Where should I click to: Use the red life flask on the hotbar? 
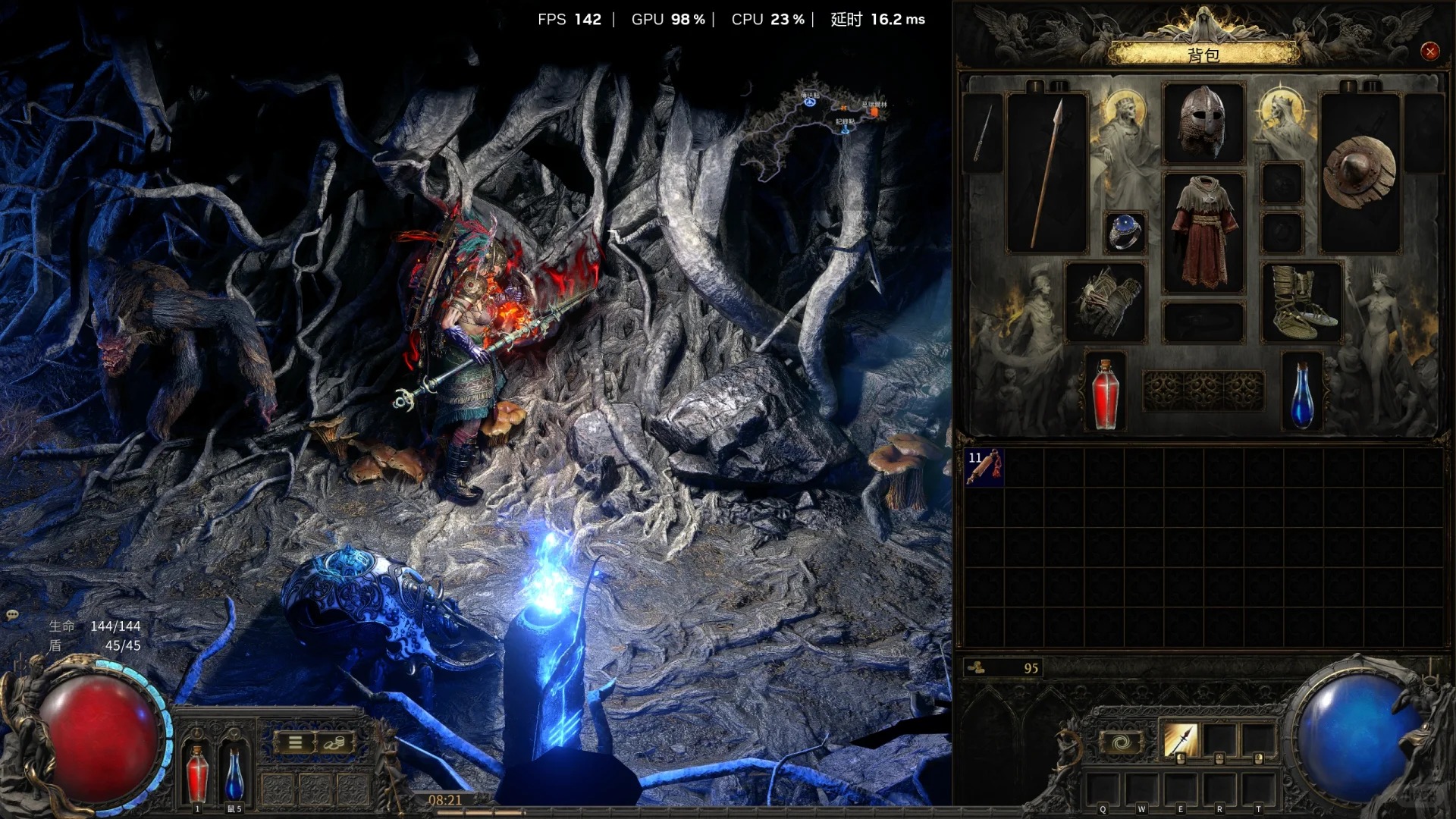(x=197, y=772)
